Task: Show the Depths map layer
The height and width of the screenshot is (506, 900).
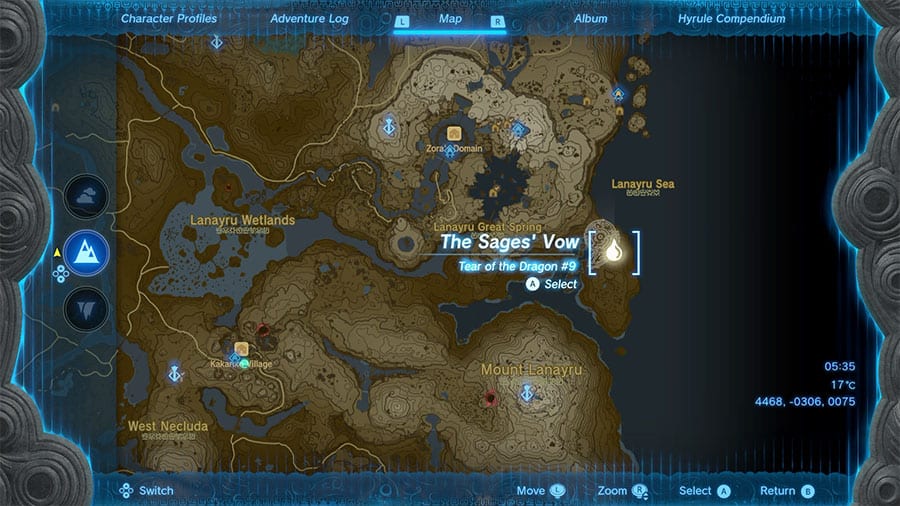Action: 86,306
